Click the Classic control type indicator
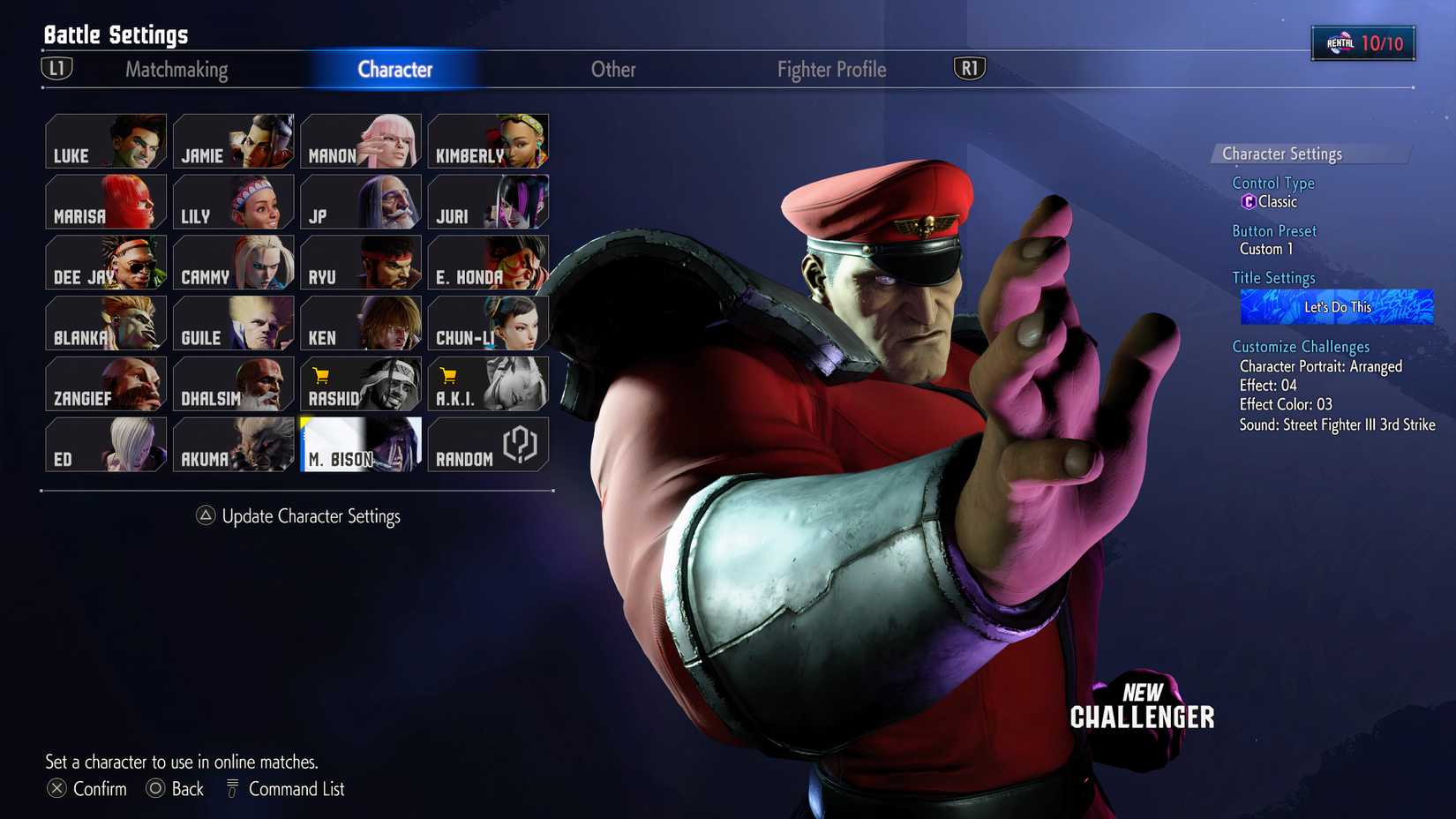1456x819 pixels. pyautogui.click(x=1271, y=201)
